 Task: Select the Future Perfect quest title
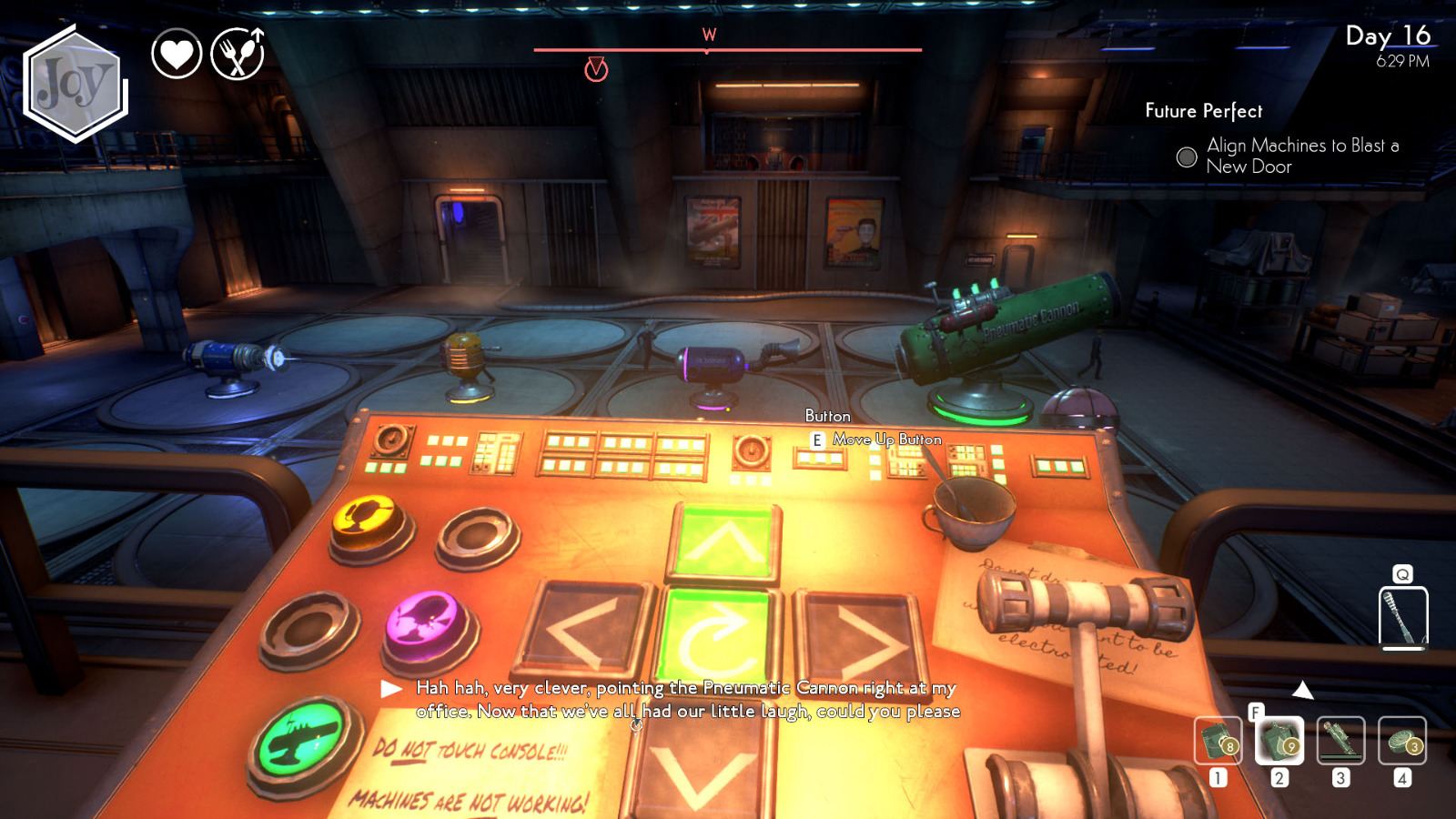[x=1204, y=111]
